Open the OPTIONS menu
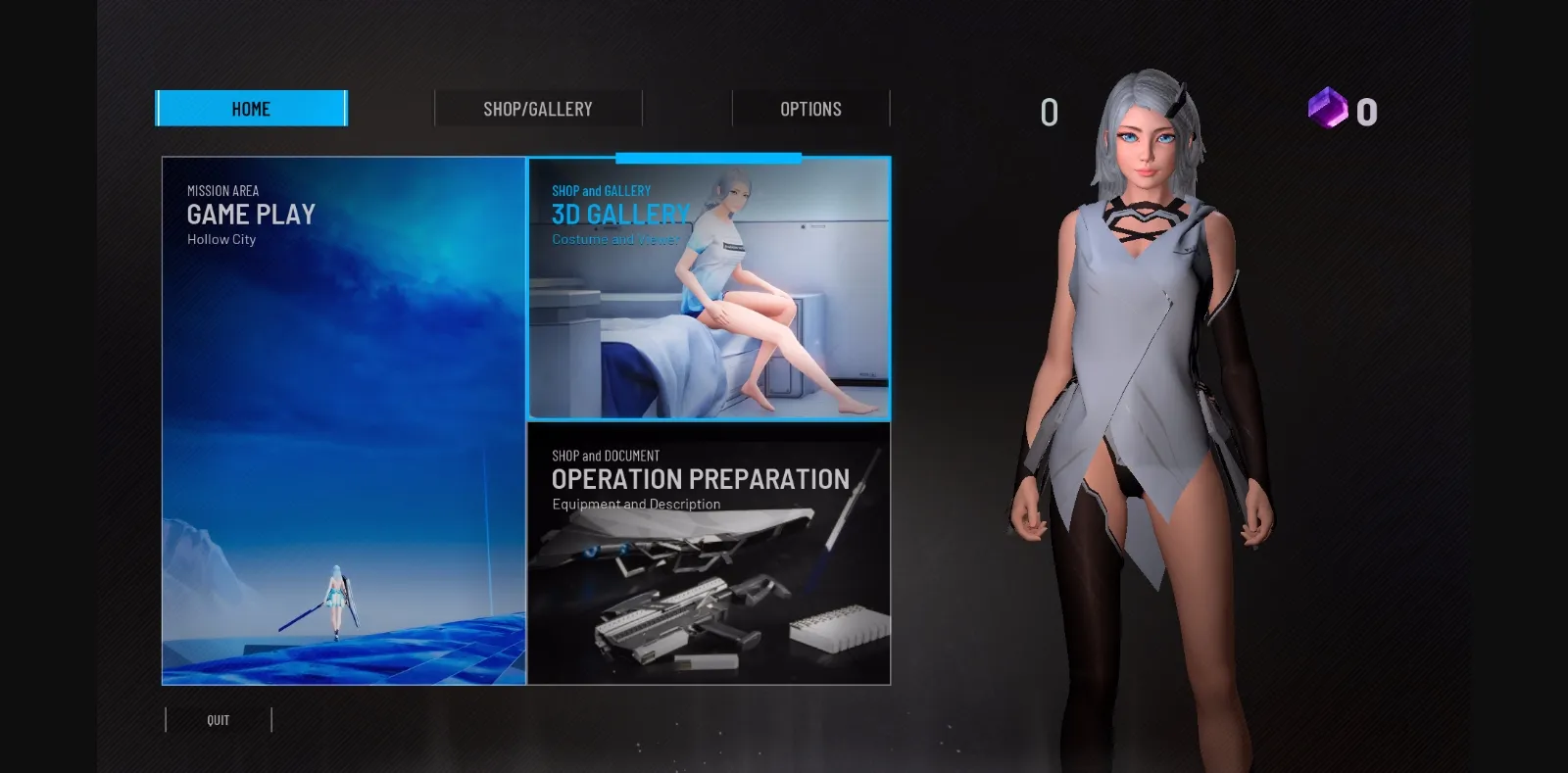Viewport: 1568px width, 773px height. point(811,108)
